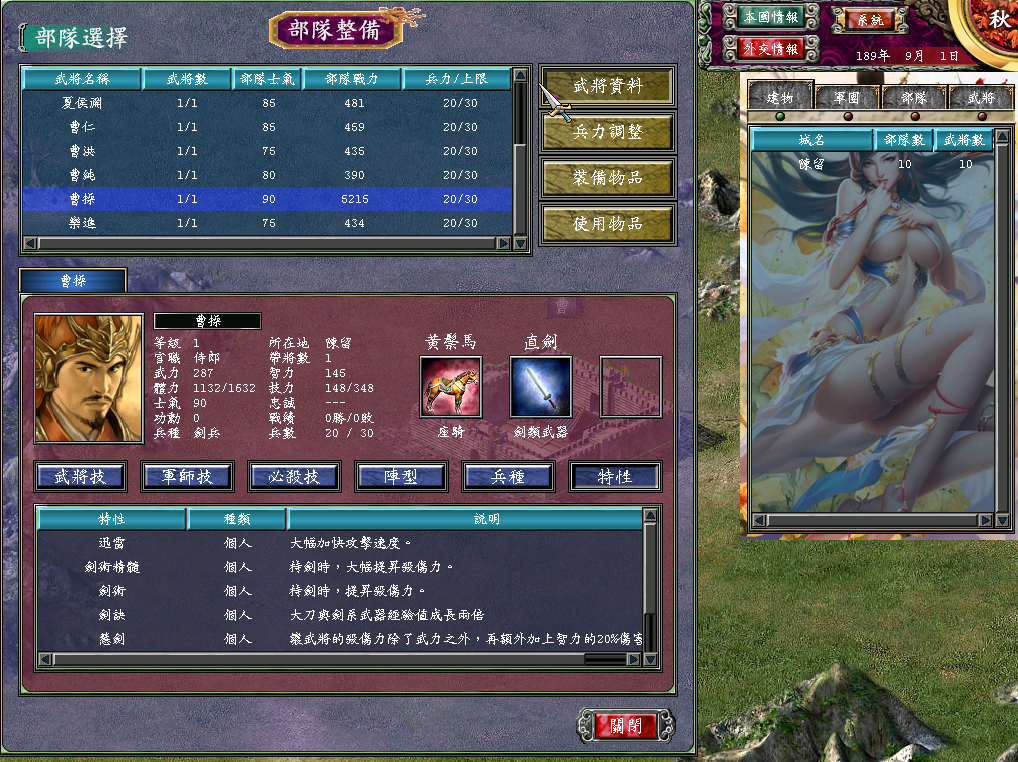Image resolution: width=1018 pixels, height=762 pixels.
Task: Open the 外交情報 diplomacy info button
Action: pos(770,48)
